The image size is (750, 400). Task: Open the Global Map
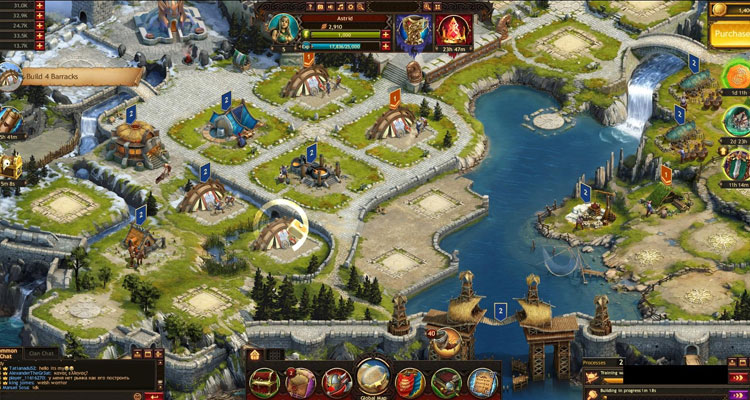tap(373, 379)
